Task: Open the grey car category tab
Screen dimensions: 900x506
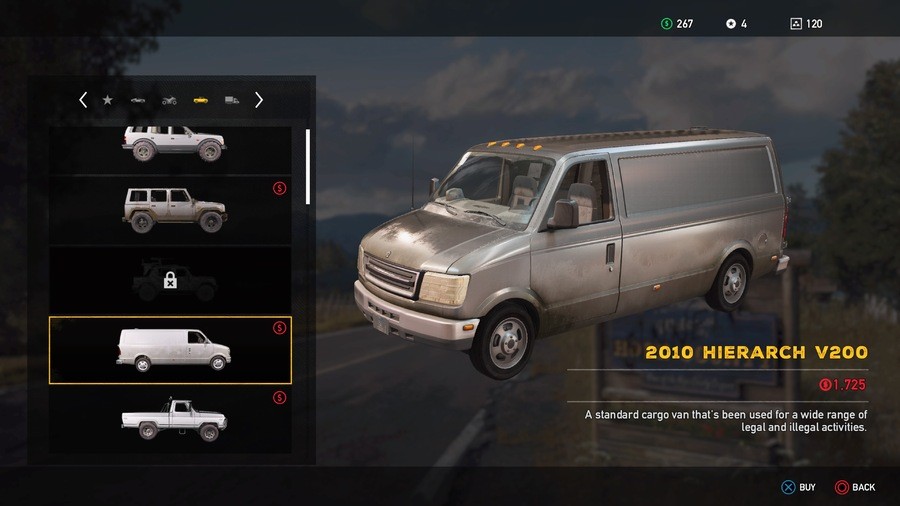Action: point(138,100)
